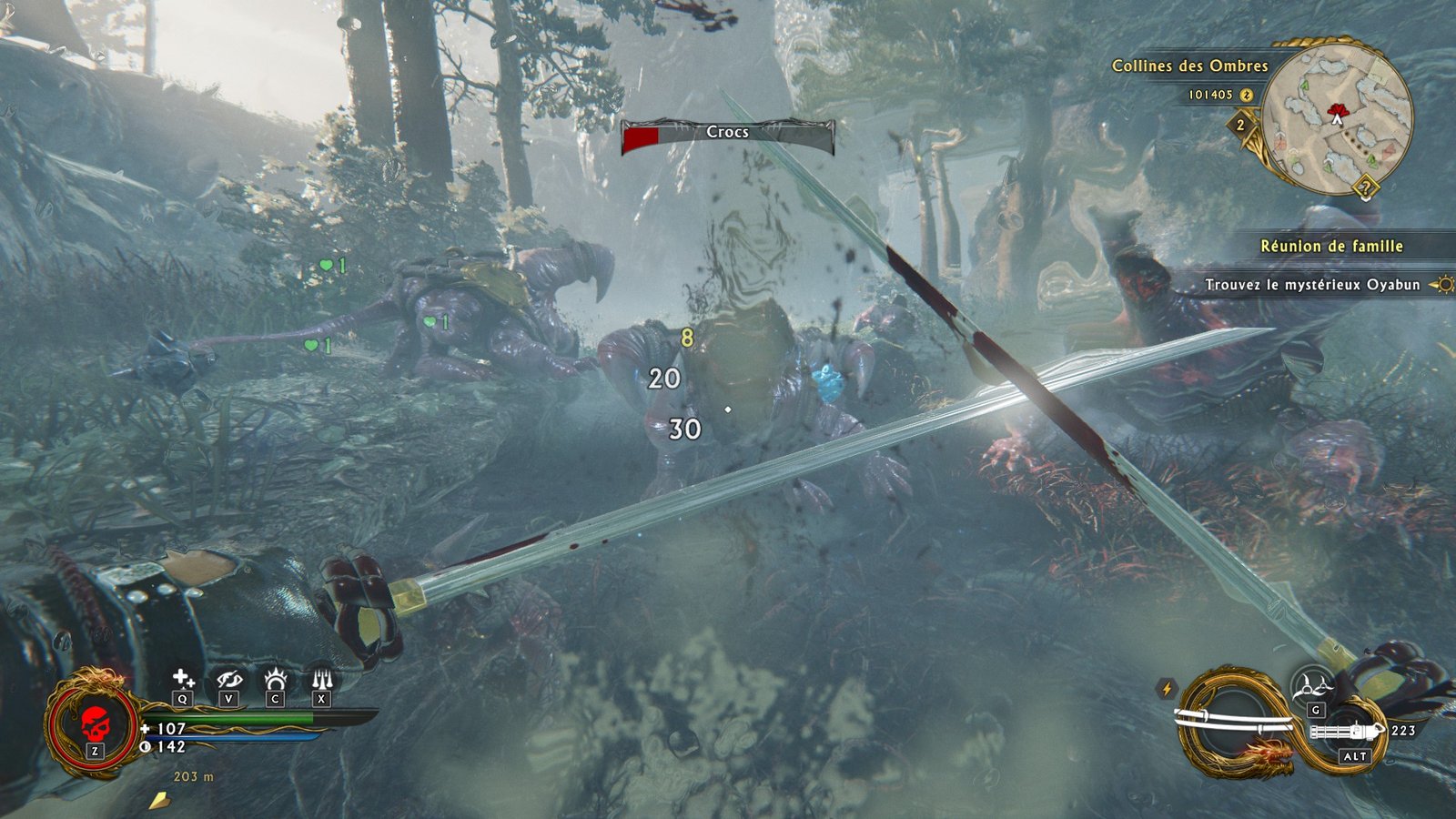This screenshot has width=1456, height=819.
Task: Select the twin katanas weapon icon
Action: (x=1234, y=723)
